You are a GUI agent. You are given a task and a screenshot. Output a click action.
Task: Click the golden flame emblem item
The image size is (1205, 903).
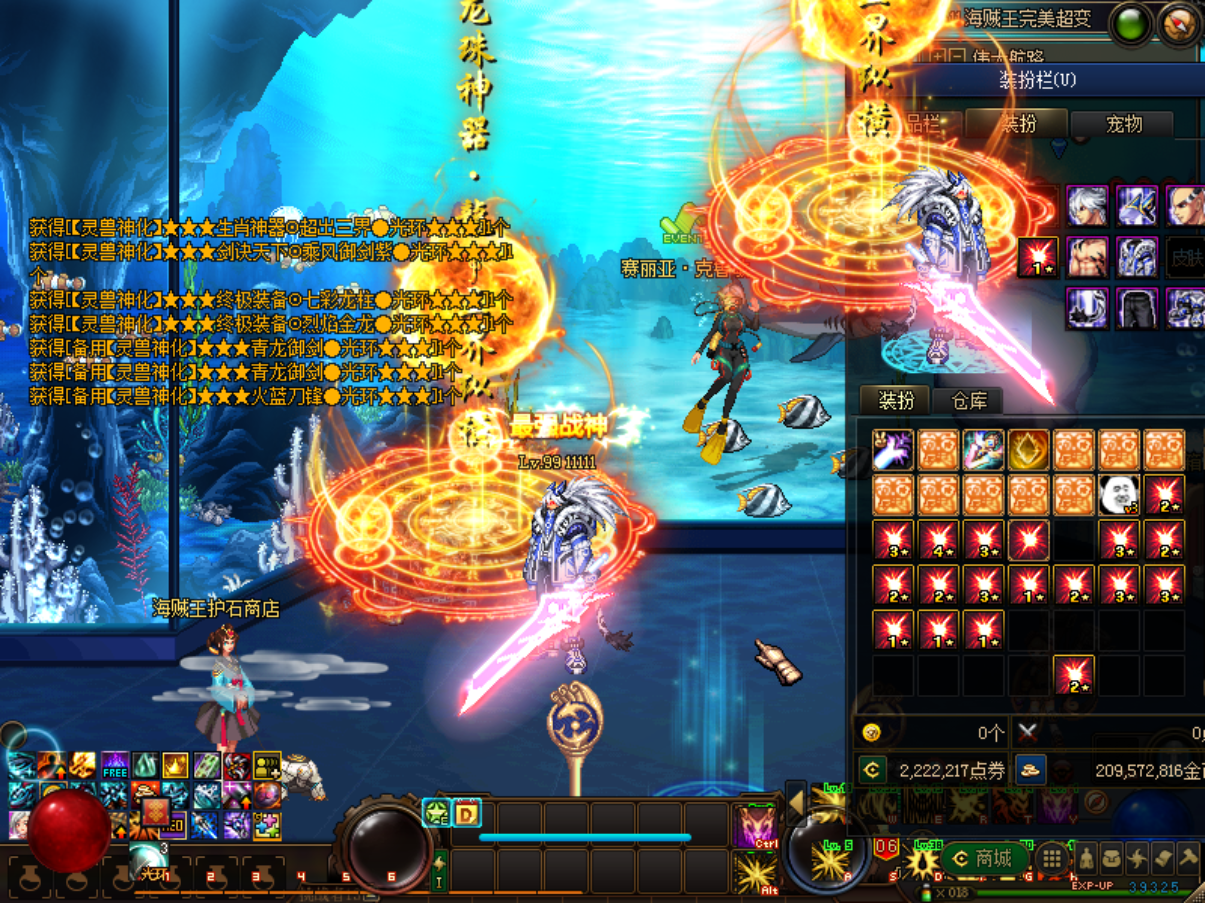1028,450
